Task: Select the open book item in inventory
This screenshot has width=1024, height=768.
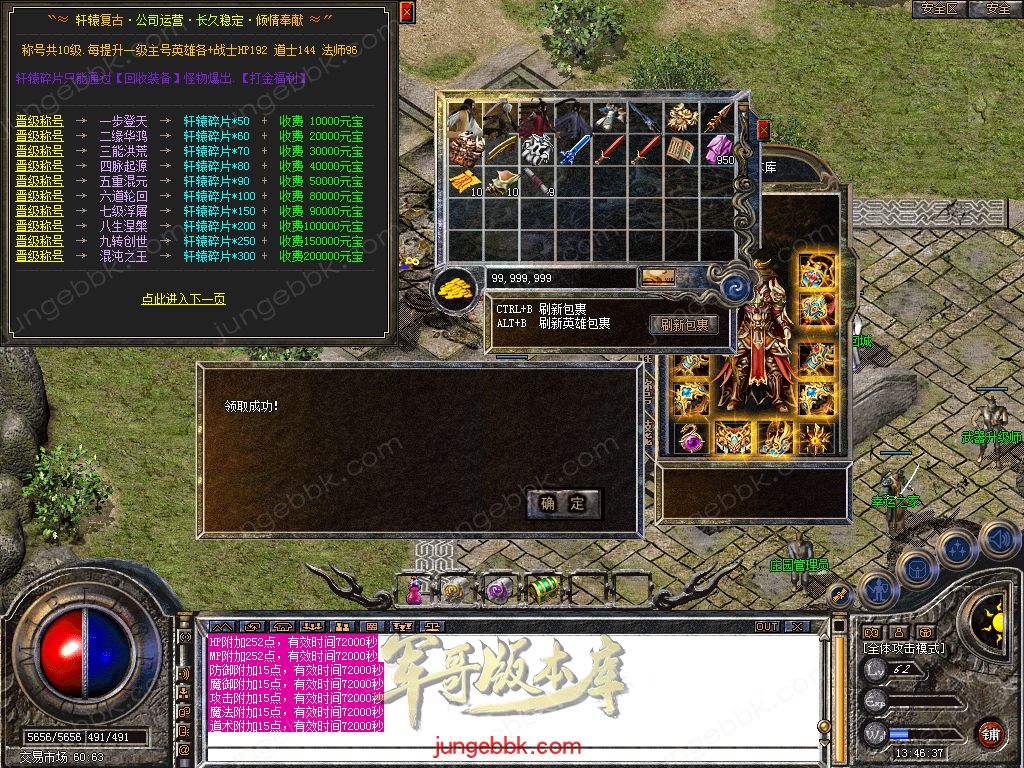Action: coord(681,150)
